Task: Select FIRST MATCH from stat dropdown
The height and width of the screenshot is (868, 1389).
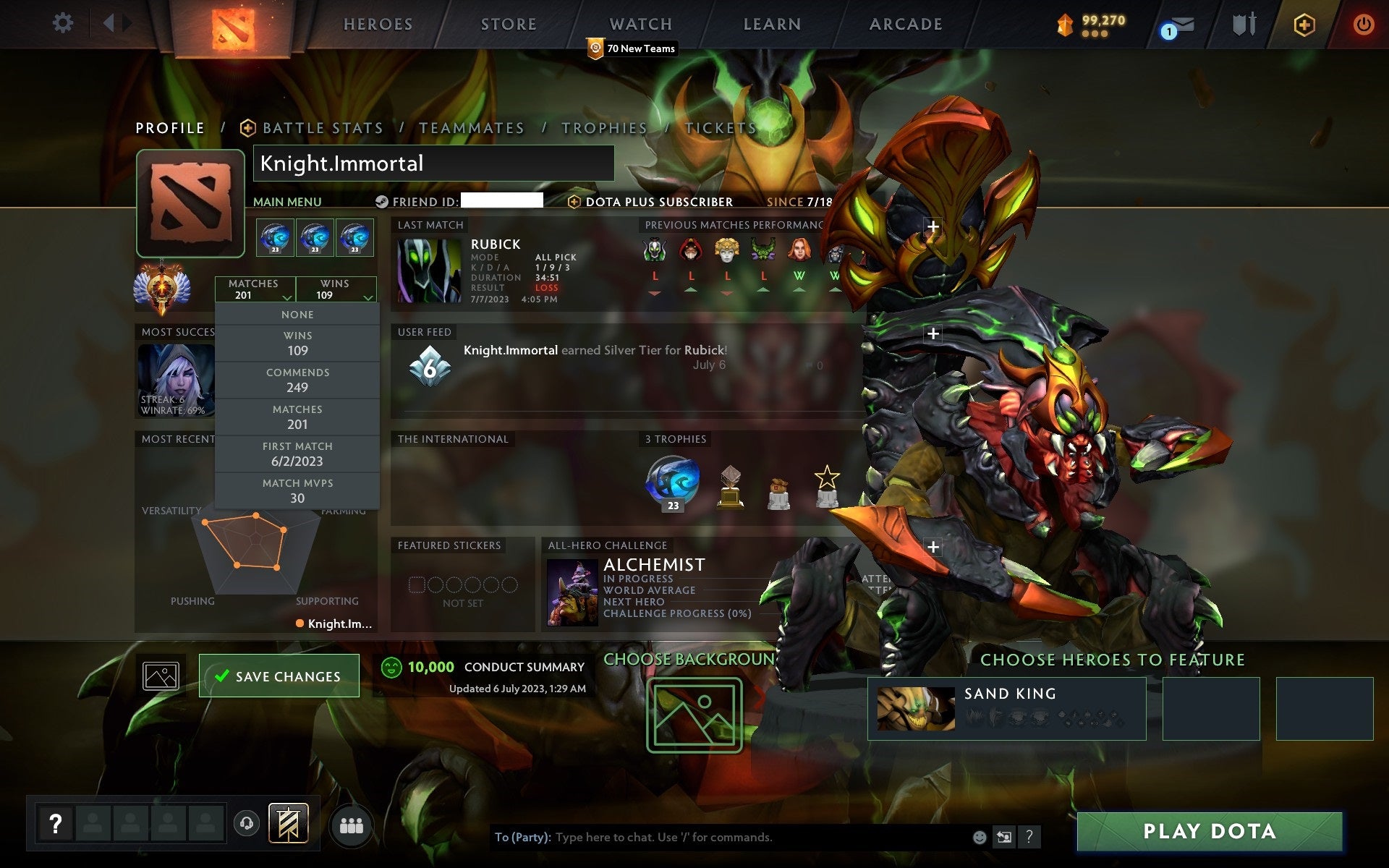Action: [297, 453]
